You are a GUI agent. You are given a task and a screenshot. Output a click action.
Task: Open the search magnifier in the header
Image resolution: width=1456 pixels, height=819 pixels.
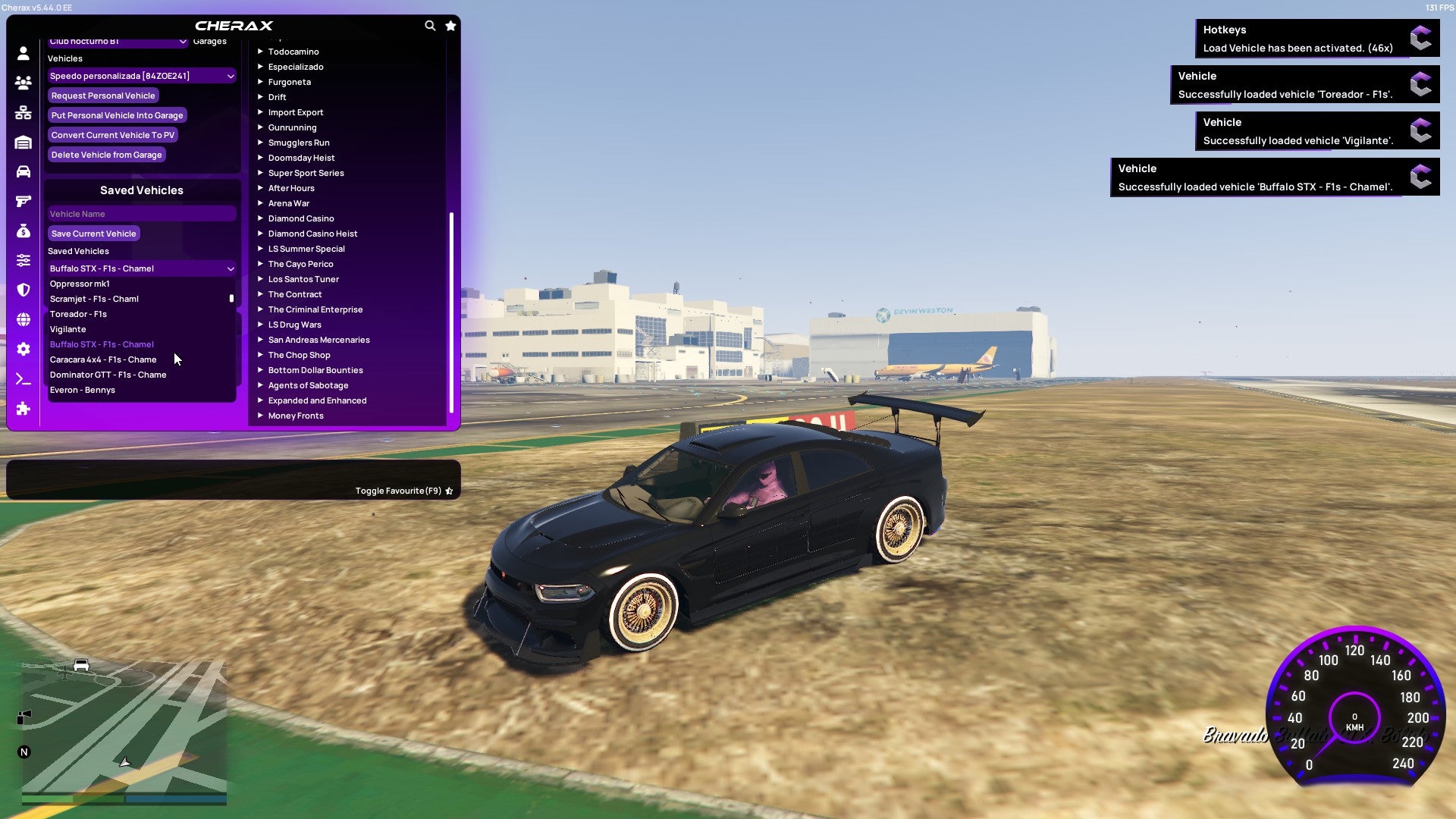(430, 25)
